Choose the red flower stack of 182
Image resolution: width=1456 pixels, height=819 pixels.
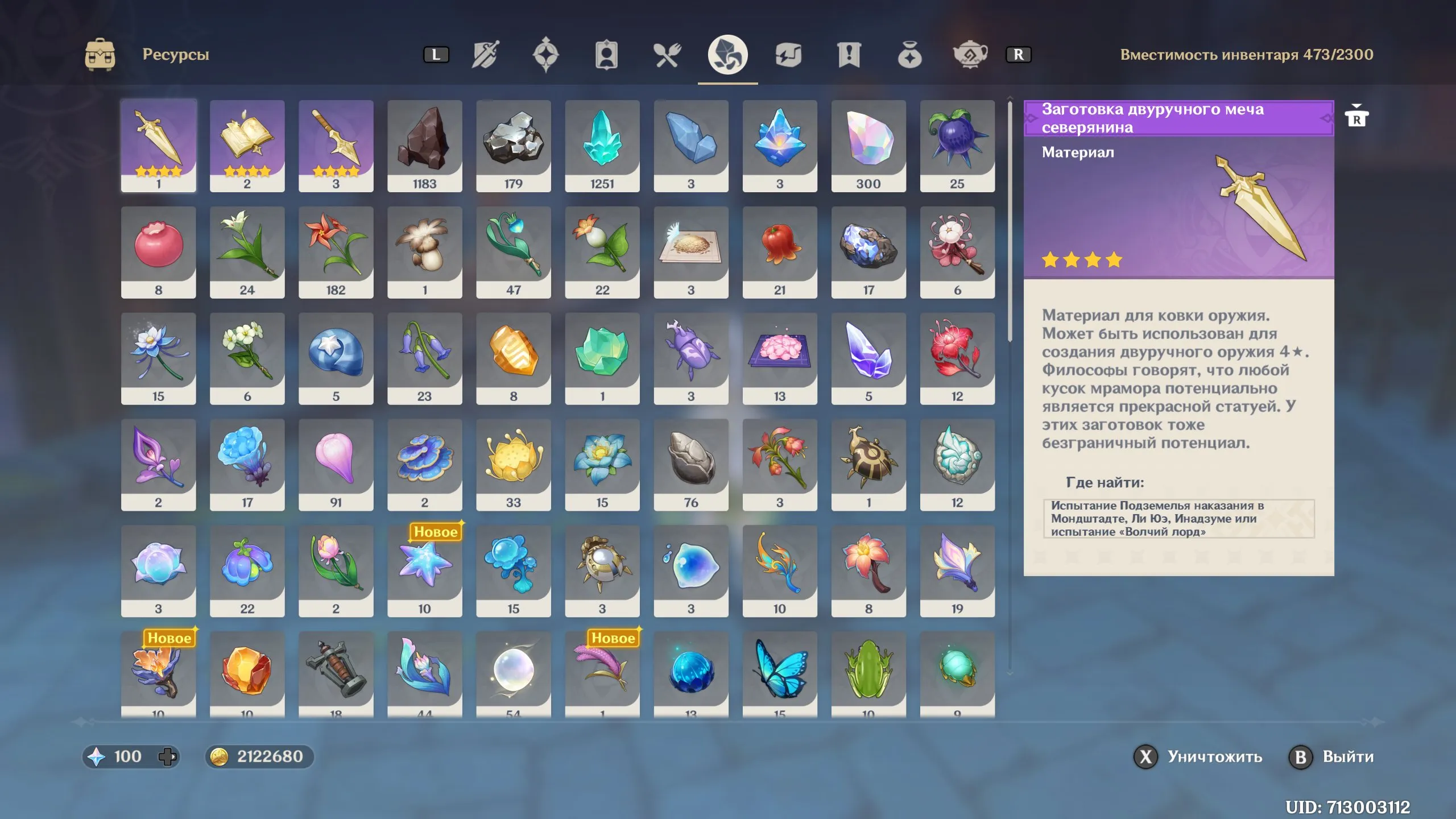pyautogui.click(x=336, y=252)
